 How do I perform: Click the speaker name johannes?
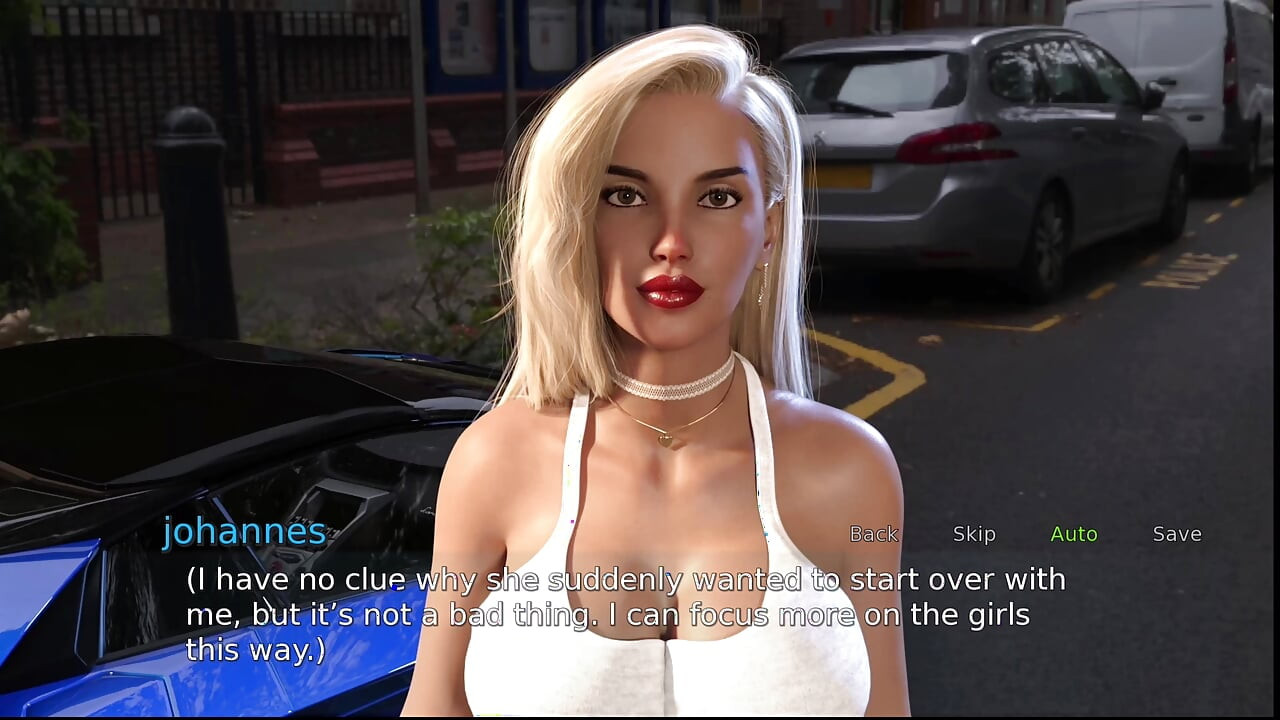pos(243,531)
